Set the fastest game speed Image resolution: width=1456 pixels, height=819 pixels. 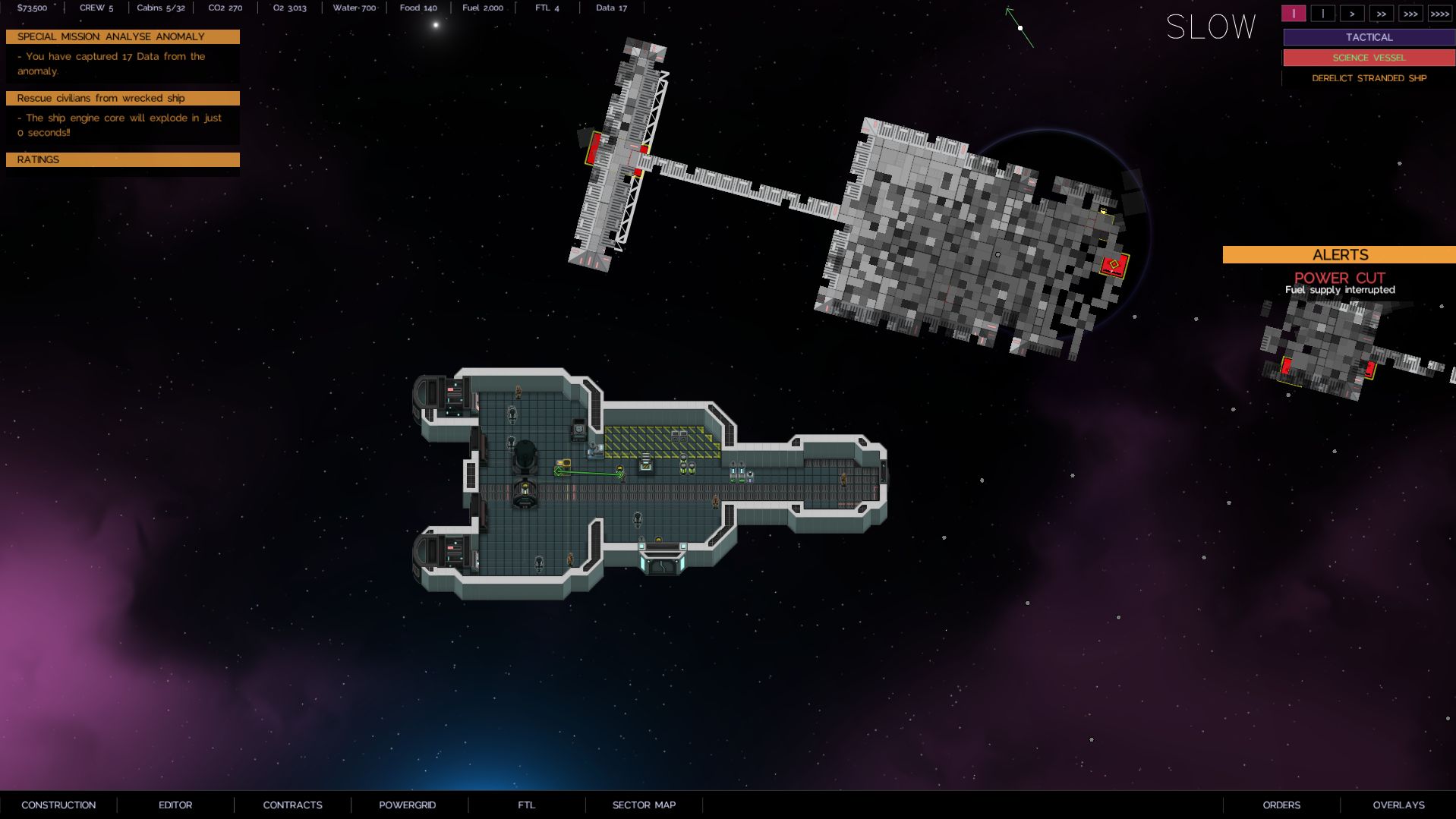(x=1439, y=13)
